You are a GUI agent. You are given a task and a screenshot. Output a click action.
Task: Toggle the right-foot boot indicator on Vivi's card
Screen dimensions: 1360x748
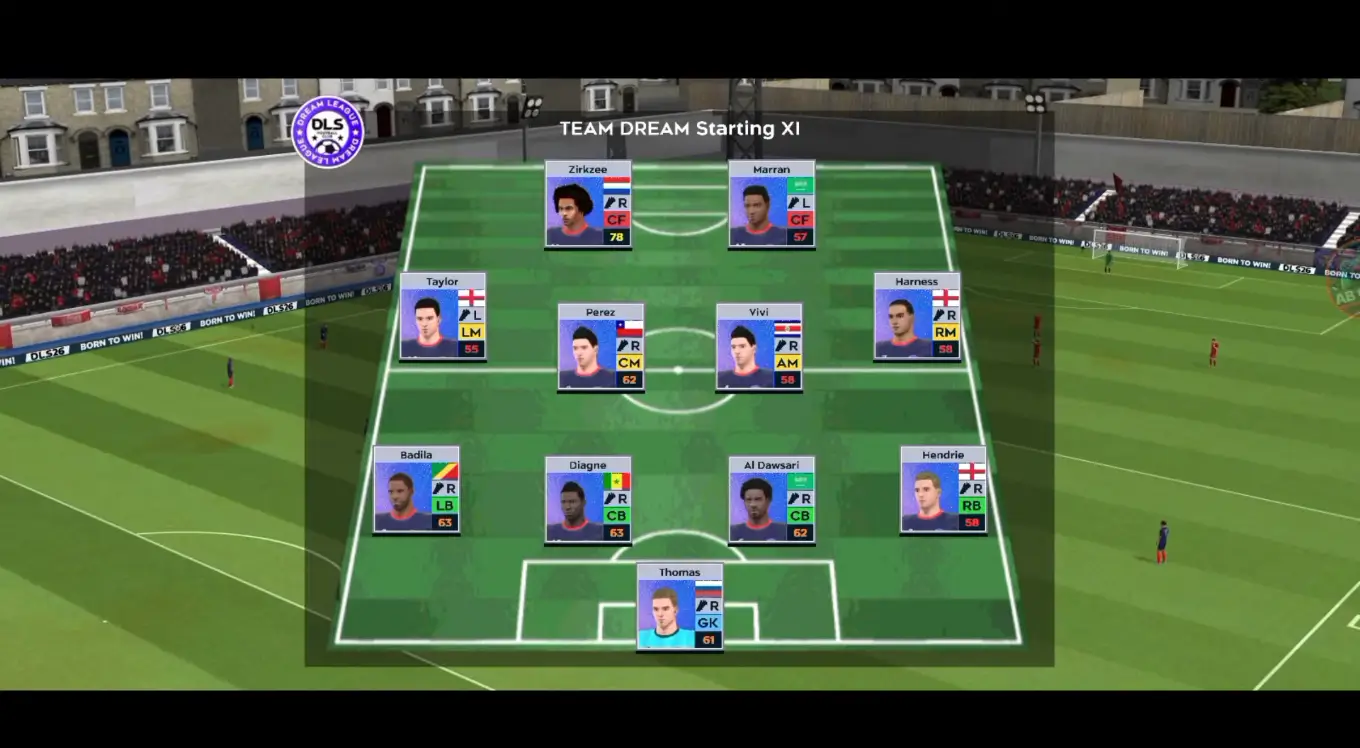pos(783,347)
